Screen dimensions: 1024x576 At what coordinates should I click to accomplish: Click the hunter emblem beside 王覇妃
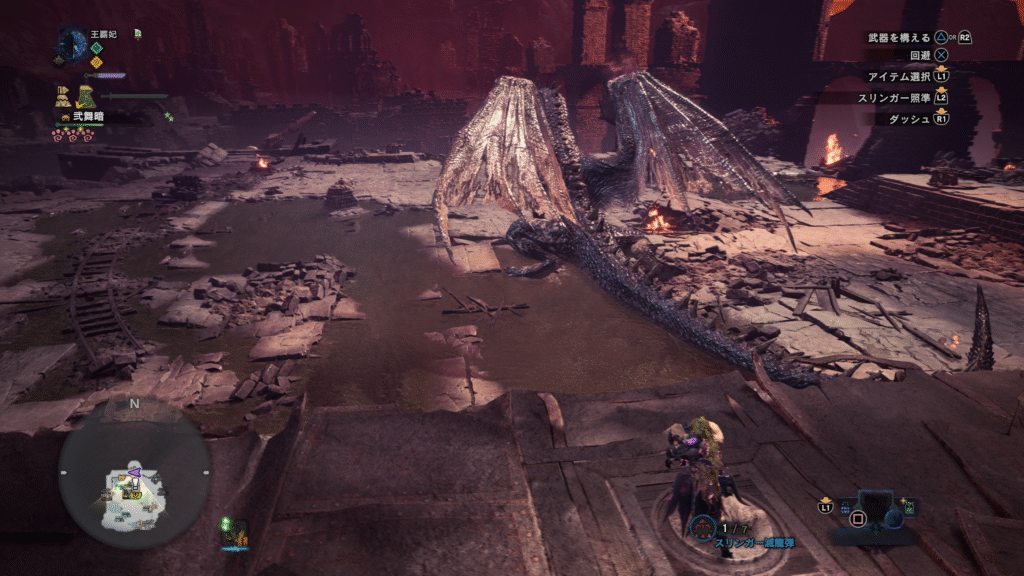pyautogui.click(x=72, y=43)
